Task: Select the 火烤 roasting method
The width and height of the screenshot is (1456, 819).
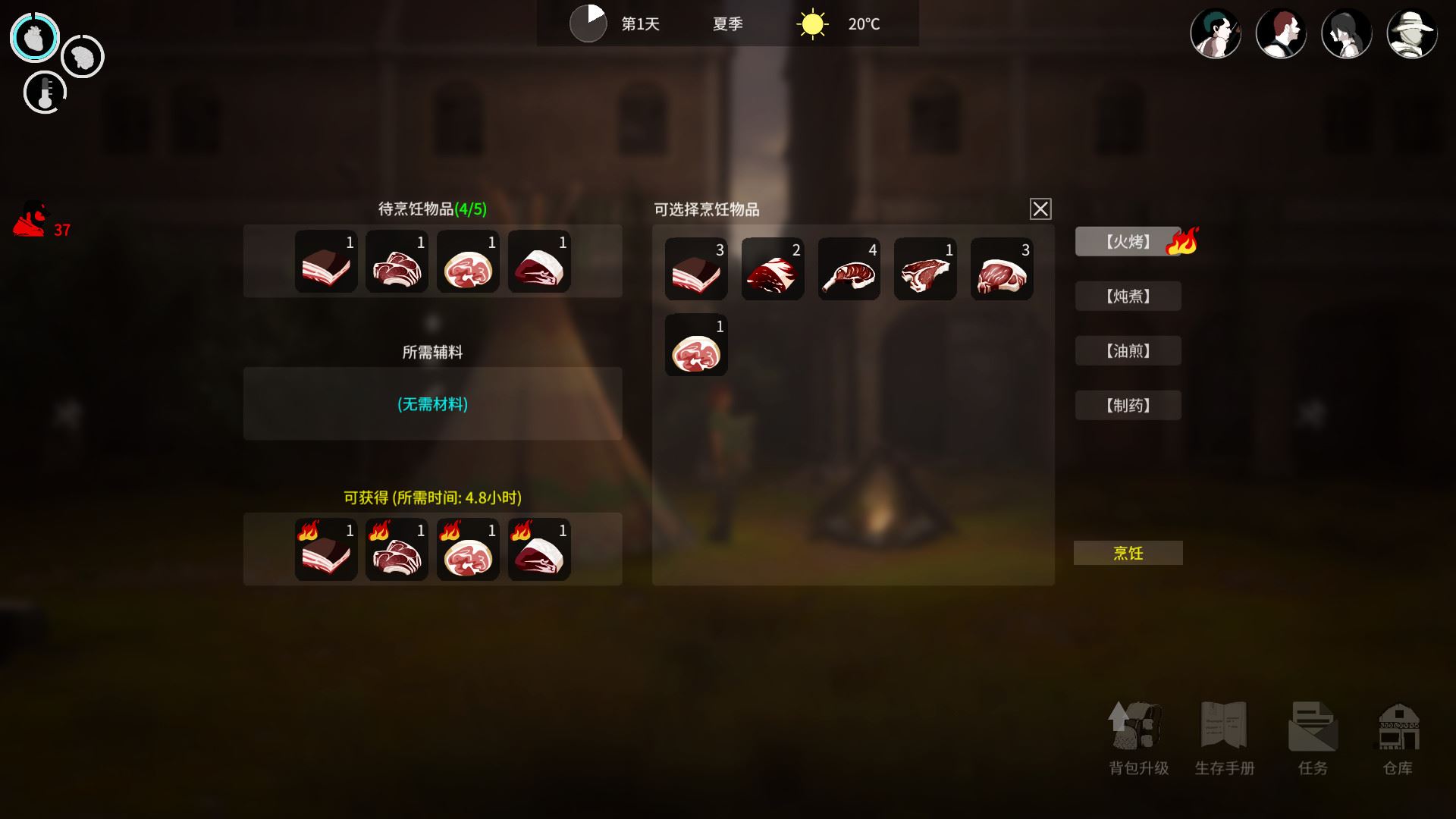Action: tap(1128, 242)
